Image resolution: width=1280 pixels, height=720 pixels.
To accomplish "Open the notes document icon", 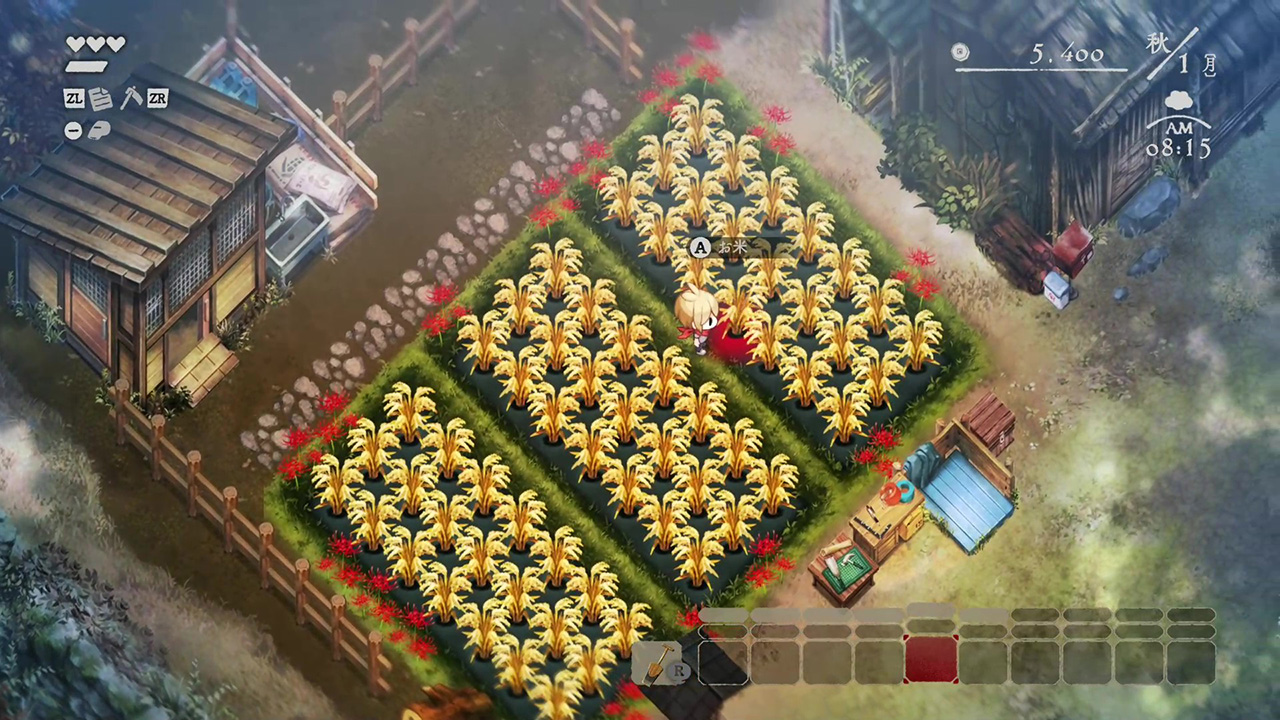I will [x=101, y=98].
